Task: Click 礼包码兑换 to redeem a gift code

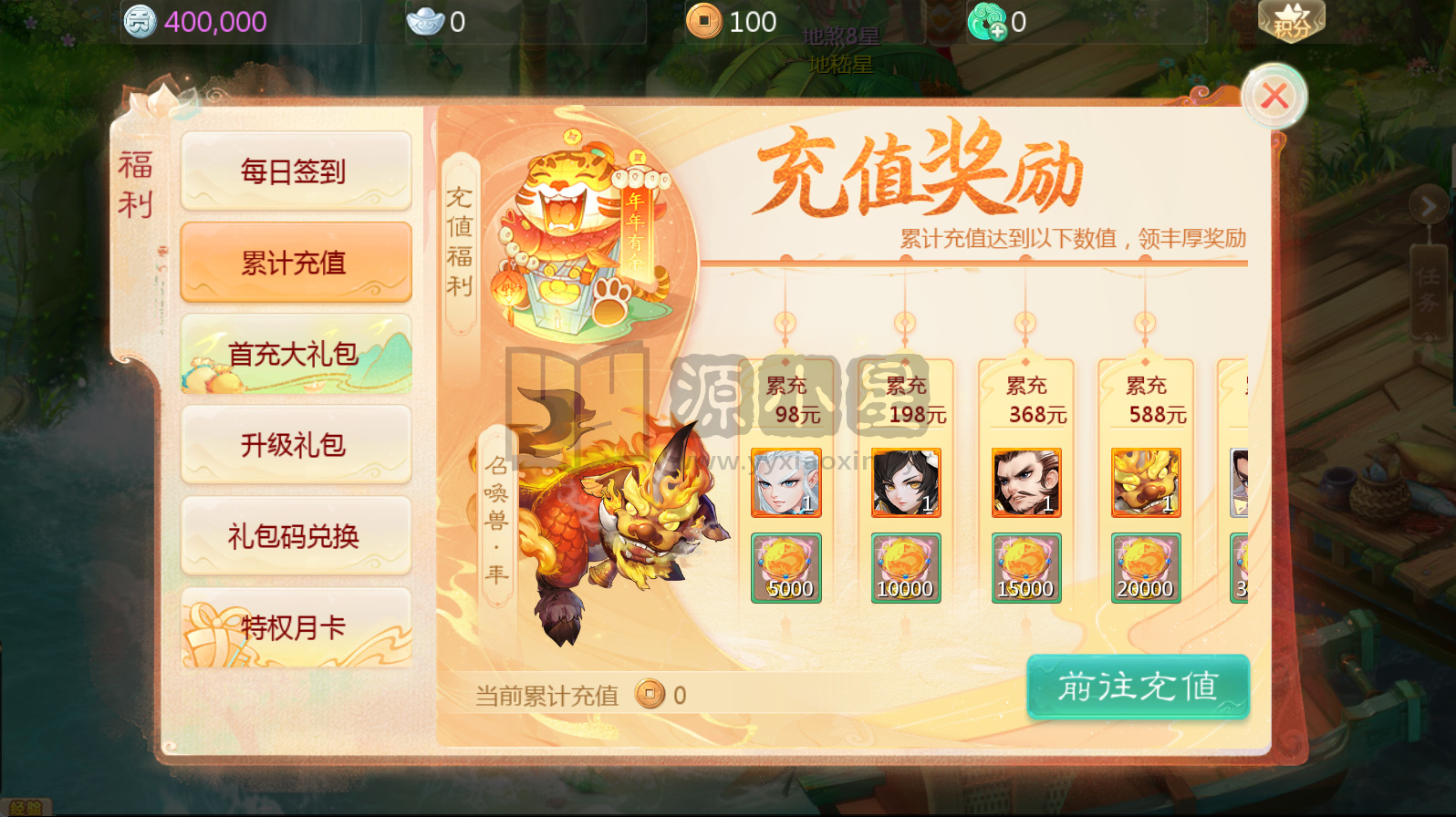Action: coord(295,536)
